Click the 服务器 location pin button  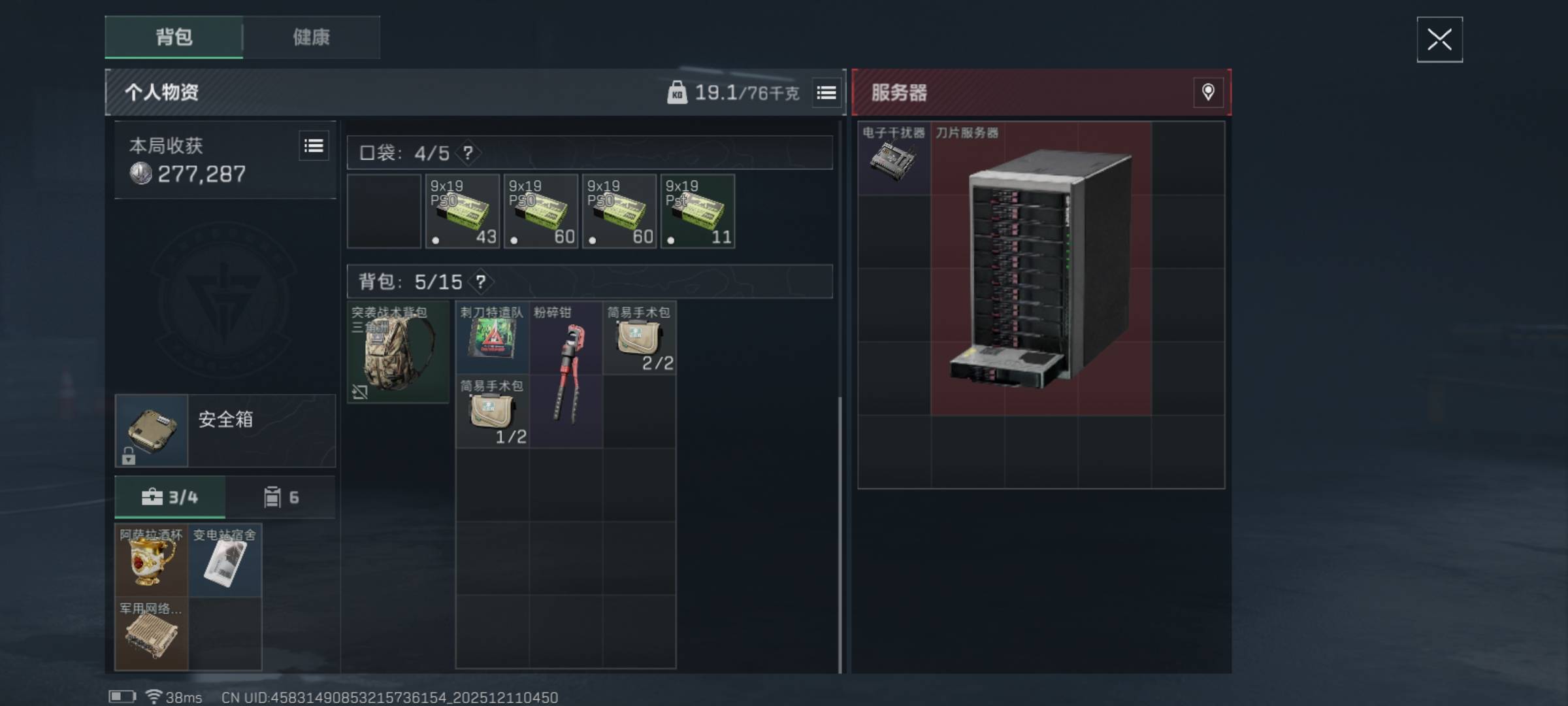(1208, 92)
